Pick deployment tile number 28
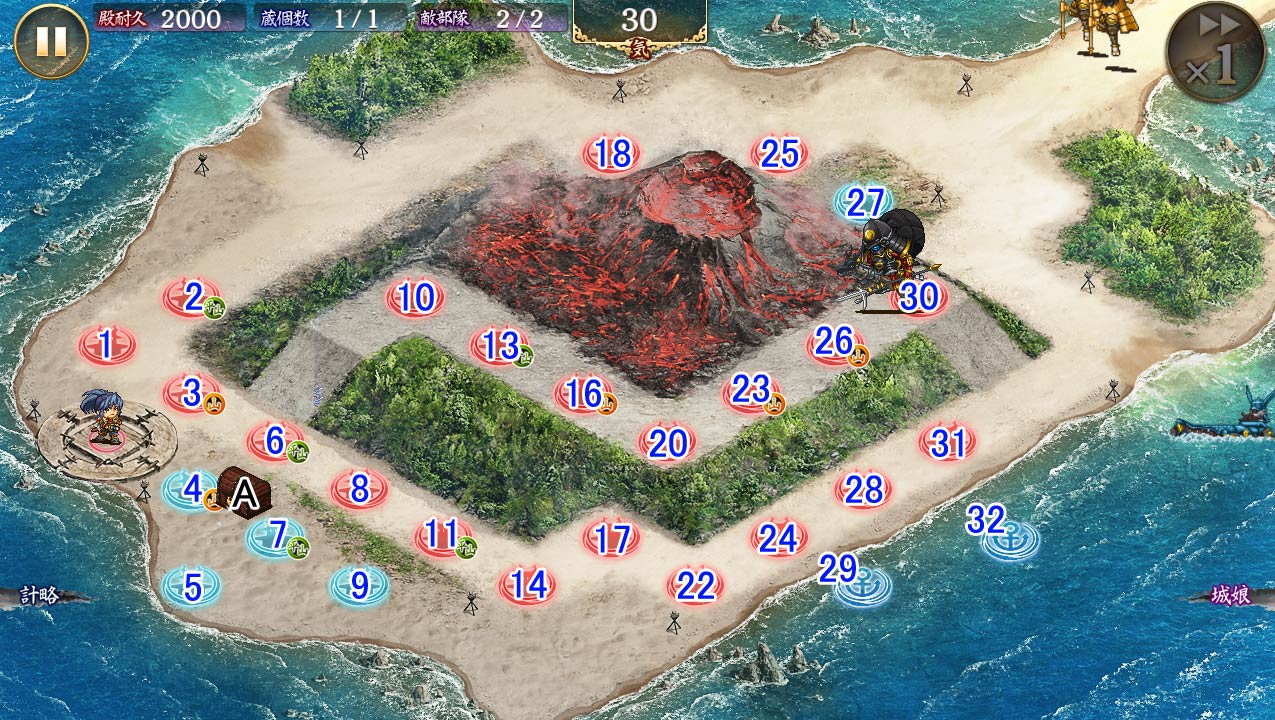 [863, 490]
